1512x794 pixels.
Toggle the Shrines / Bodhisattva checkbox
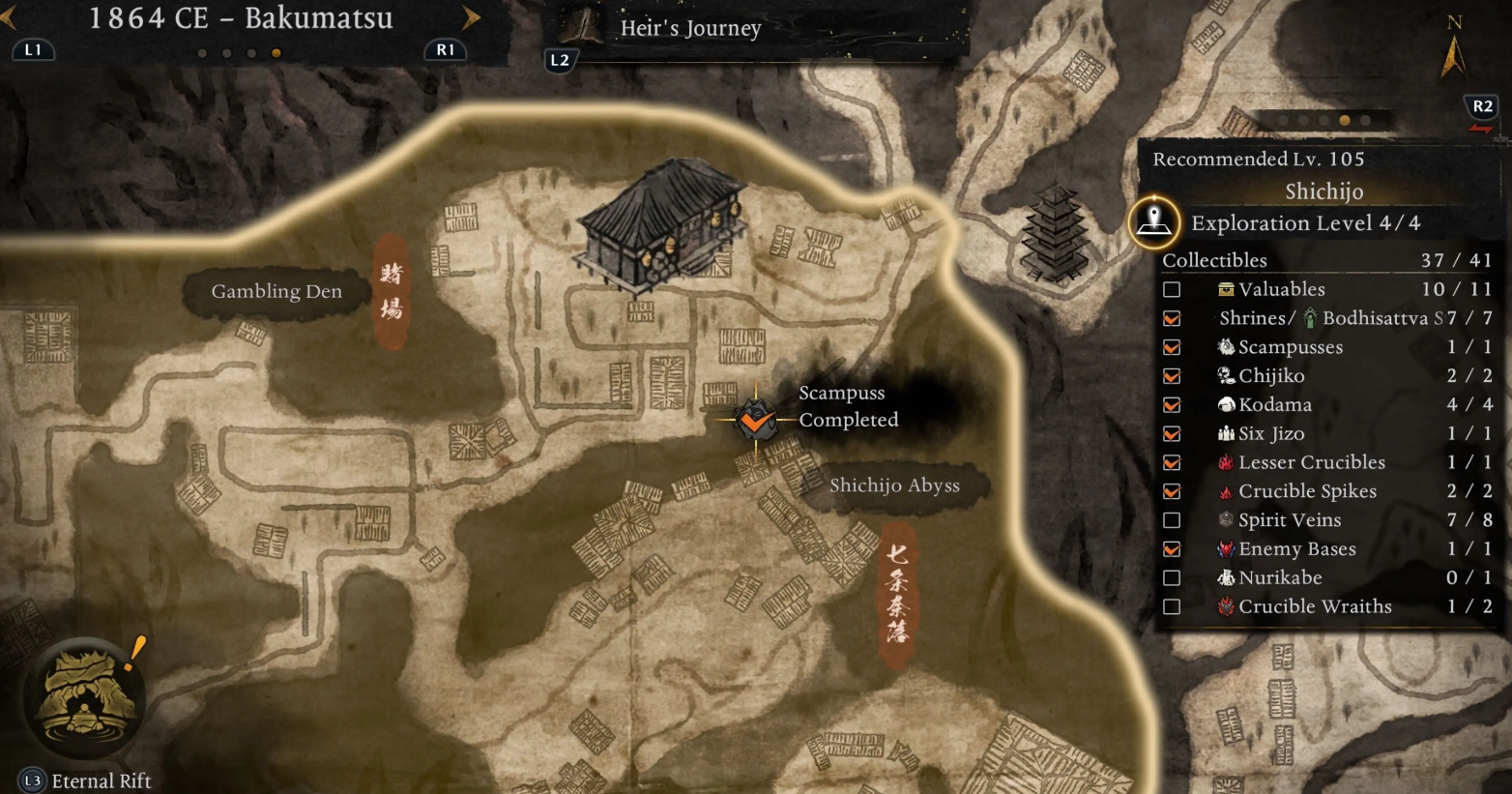[x=1172, y=318]
